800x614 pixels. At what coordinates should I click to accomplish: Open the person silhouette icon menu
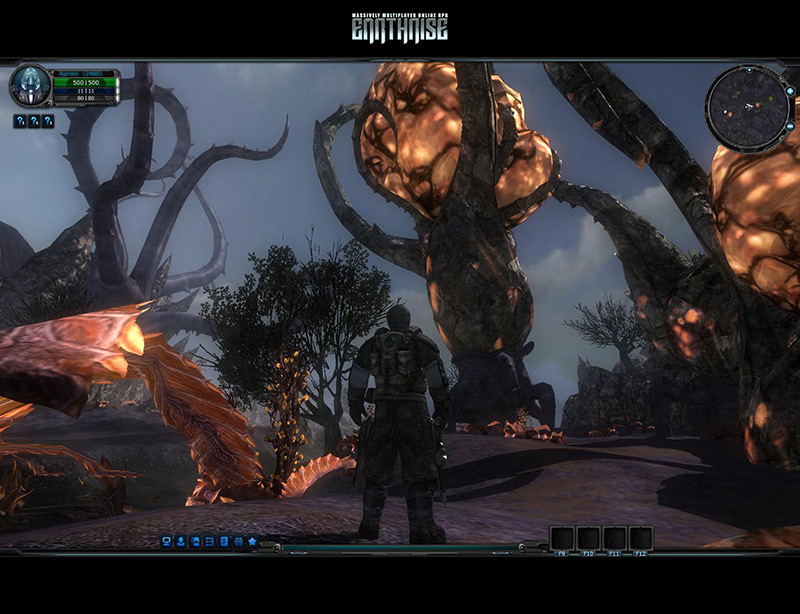(181, 541)
